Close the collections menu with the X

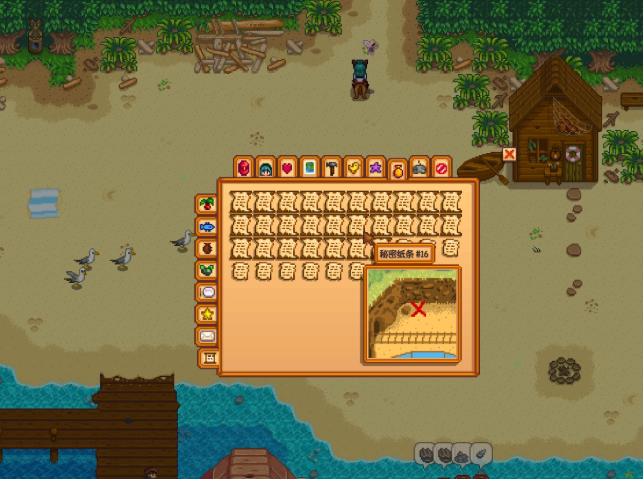[x=510, y=155]
